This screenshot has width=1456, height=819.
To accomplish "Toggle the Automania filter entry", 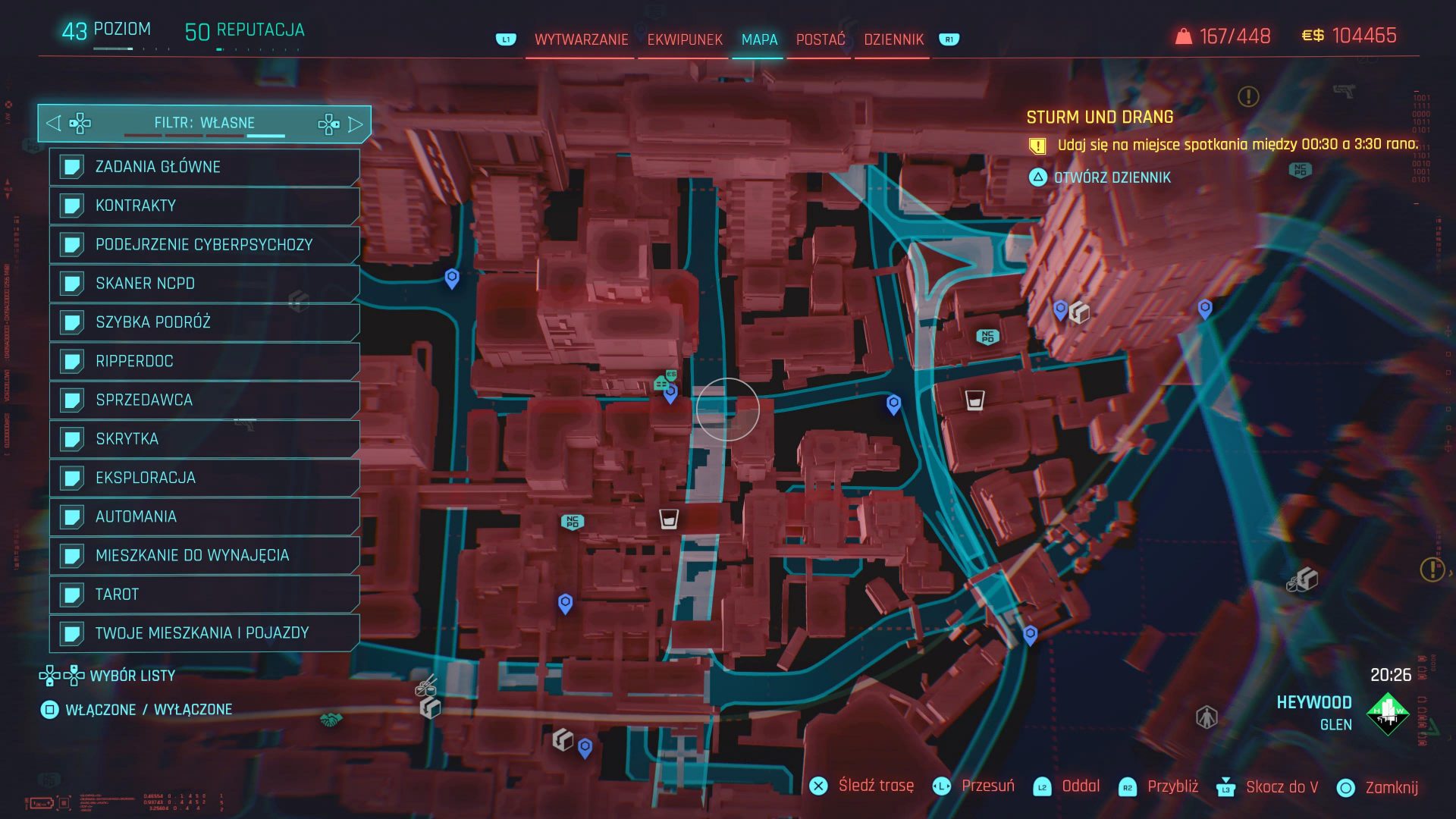I will [x=204, y=516].
